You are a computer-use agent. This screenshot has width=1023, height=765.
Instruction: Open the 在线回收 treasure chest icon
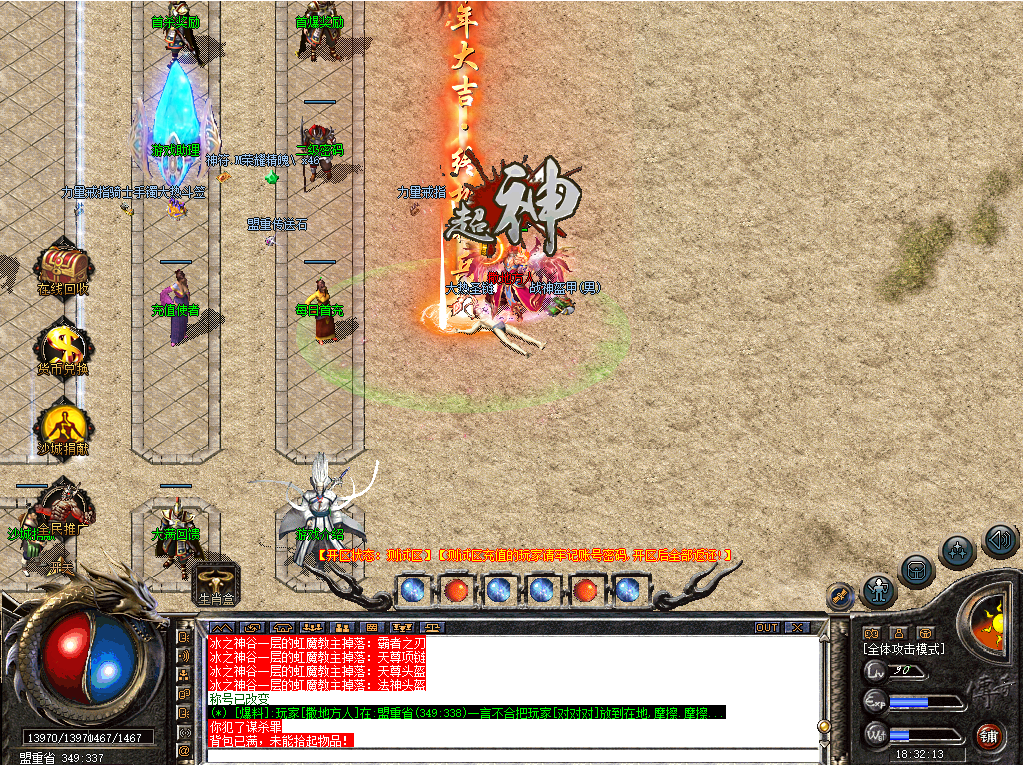(x=64, y=267)
